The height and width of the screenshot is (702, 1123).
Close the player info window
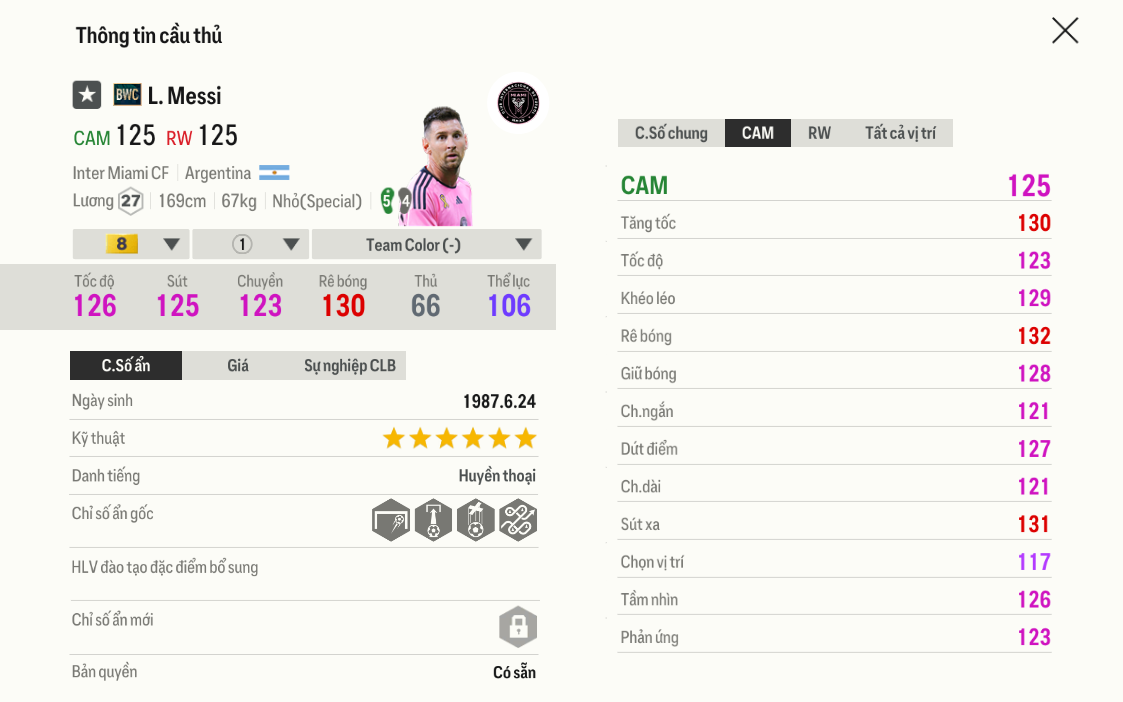[x=1065, y=31]
